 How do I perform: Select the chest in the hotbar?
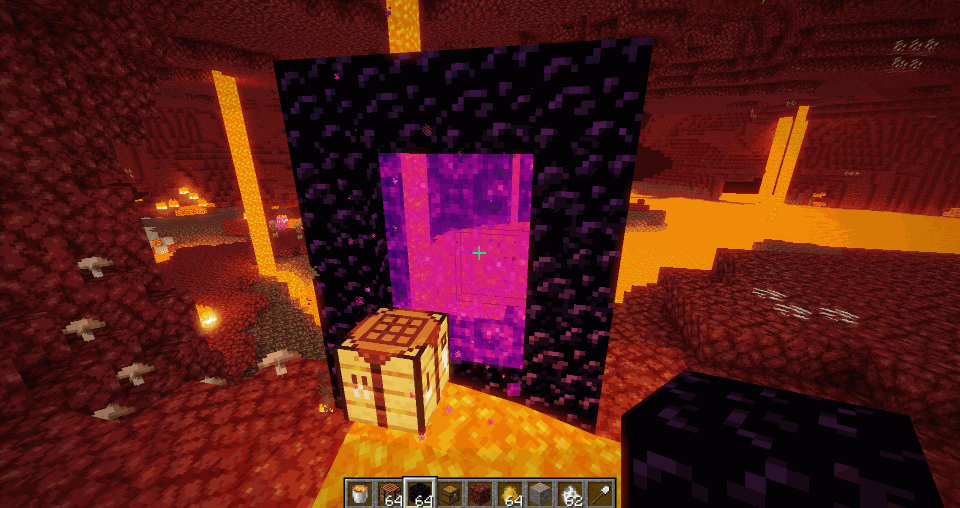(x=450, y=492)
